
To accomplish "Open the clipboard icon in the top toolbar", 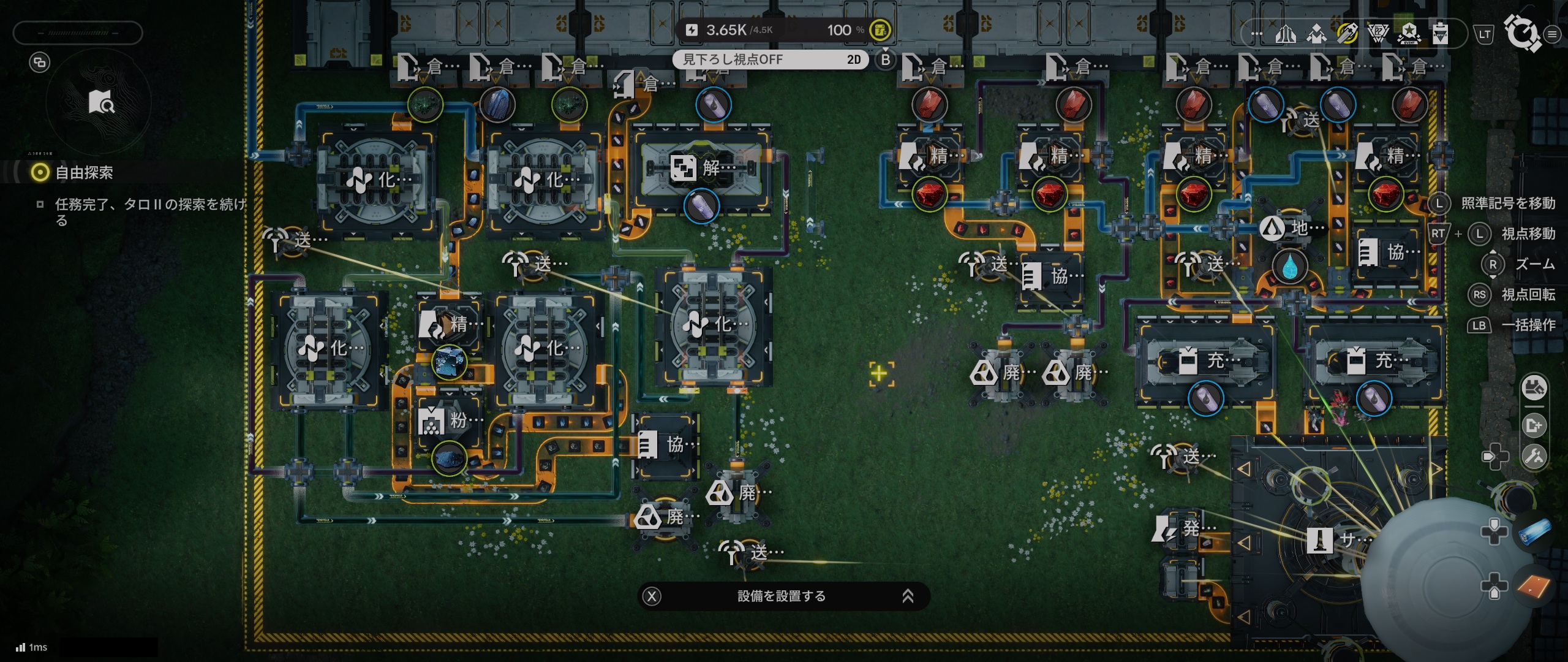I will click(1440, 34).
